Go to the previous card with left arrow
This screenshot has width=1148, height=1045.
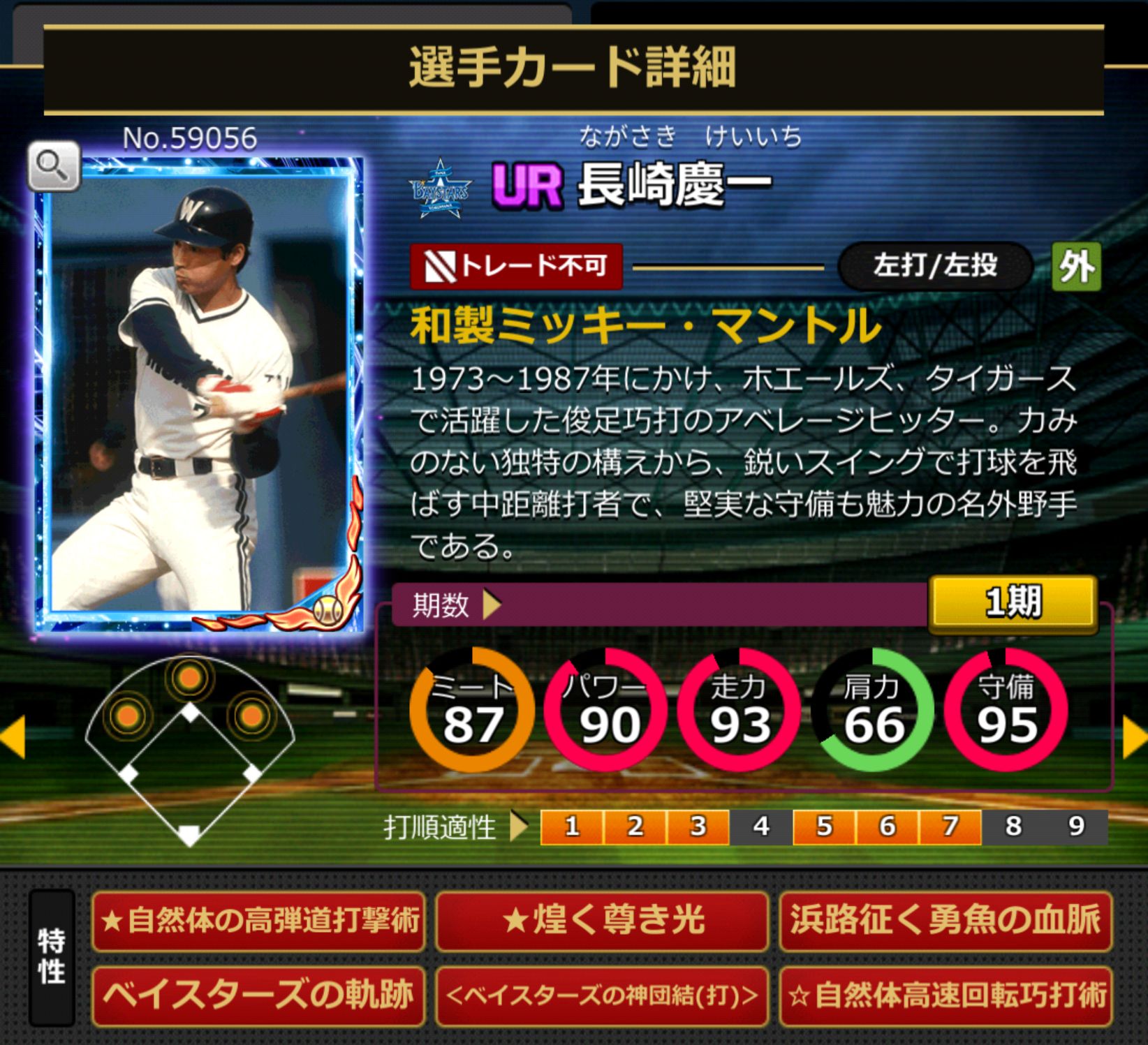tap(13, 736)
